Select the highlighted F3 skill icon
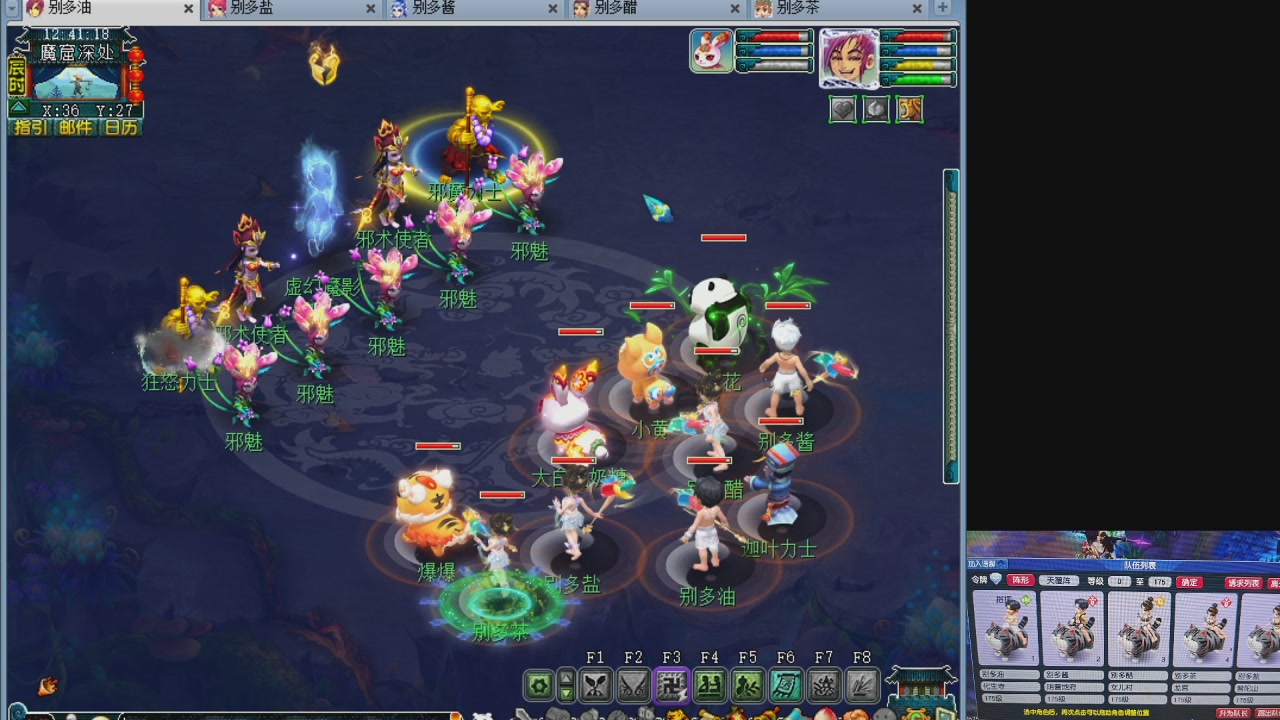Viewport: 1280px width, 720px height. [x=671, y=685]
